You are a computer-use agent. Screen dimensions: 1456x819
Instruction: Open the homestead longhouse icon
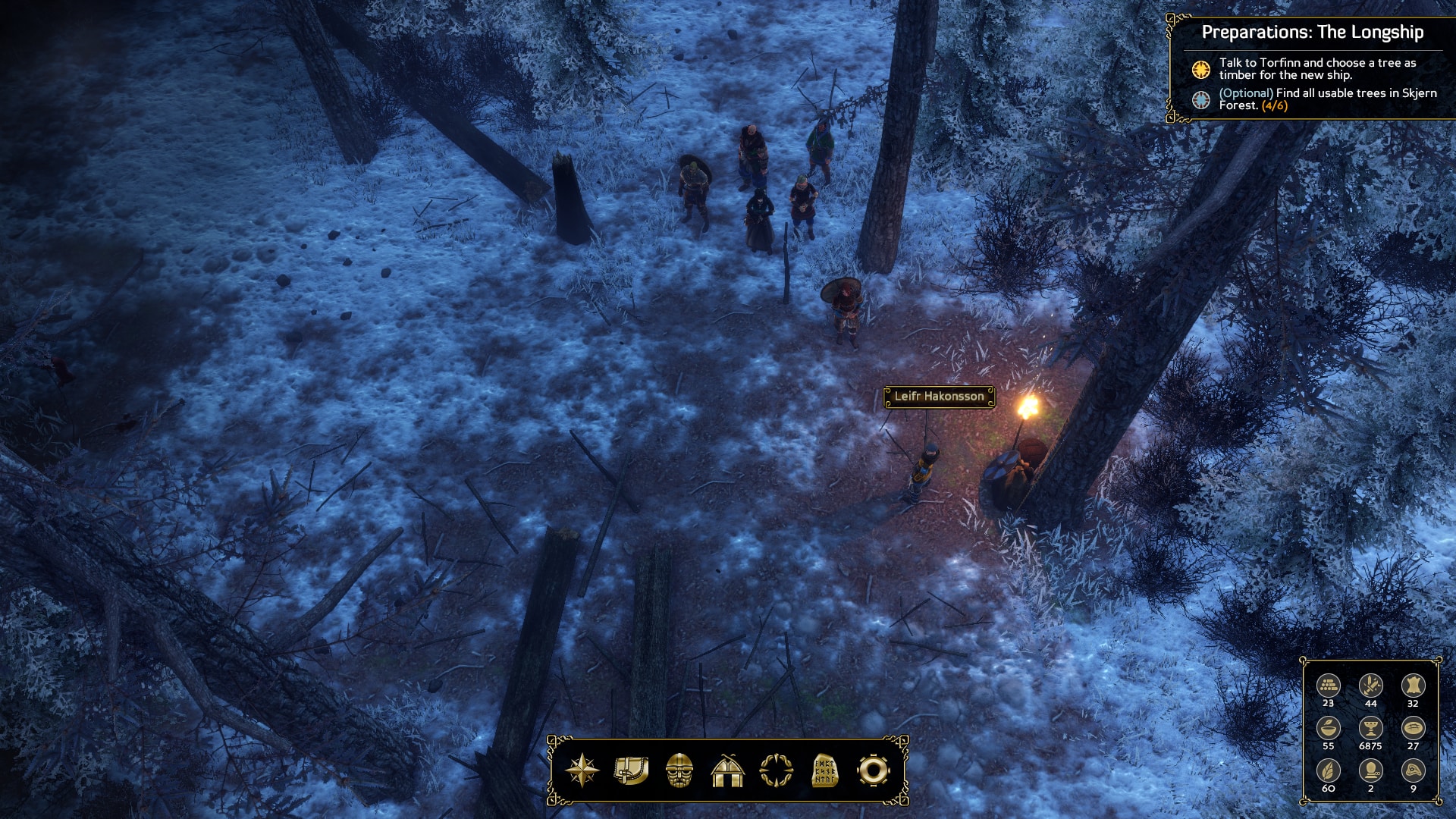pos(728,770)
